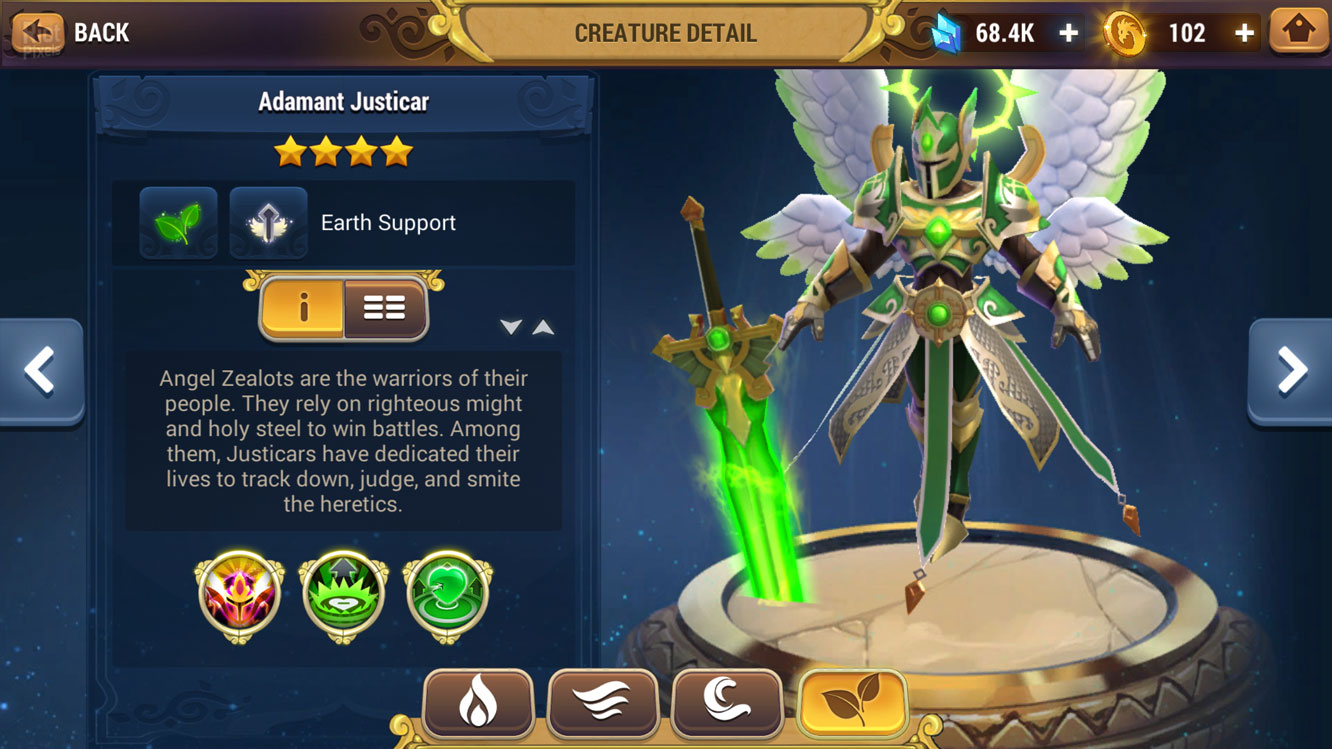Screen dimensions: 1332x749
Task: Switch to the Air element variant
Action: (603, 704)
